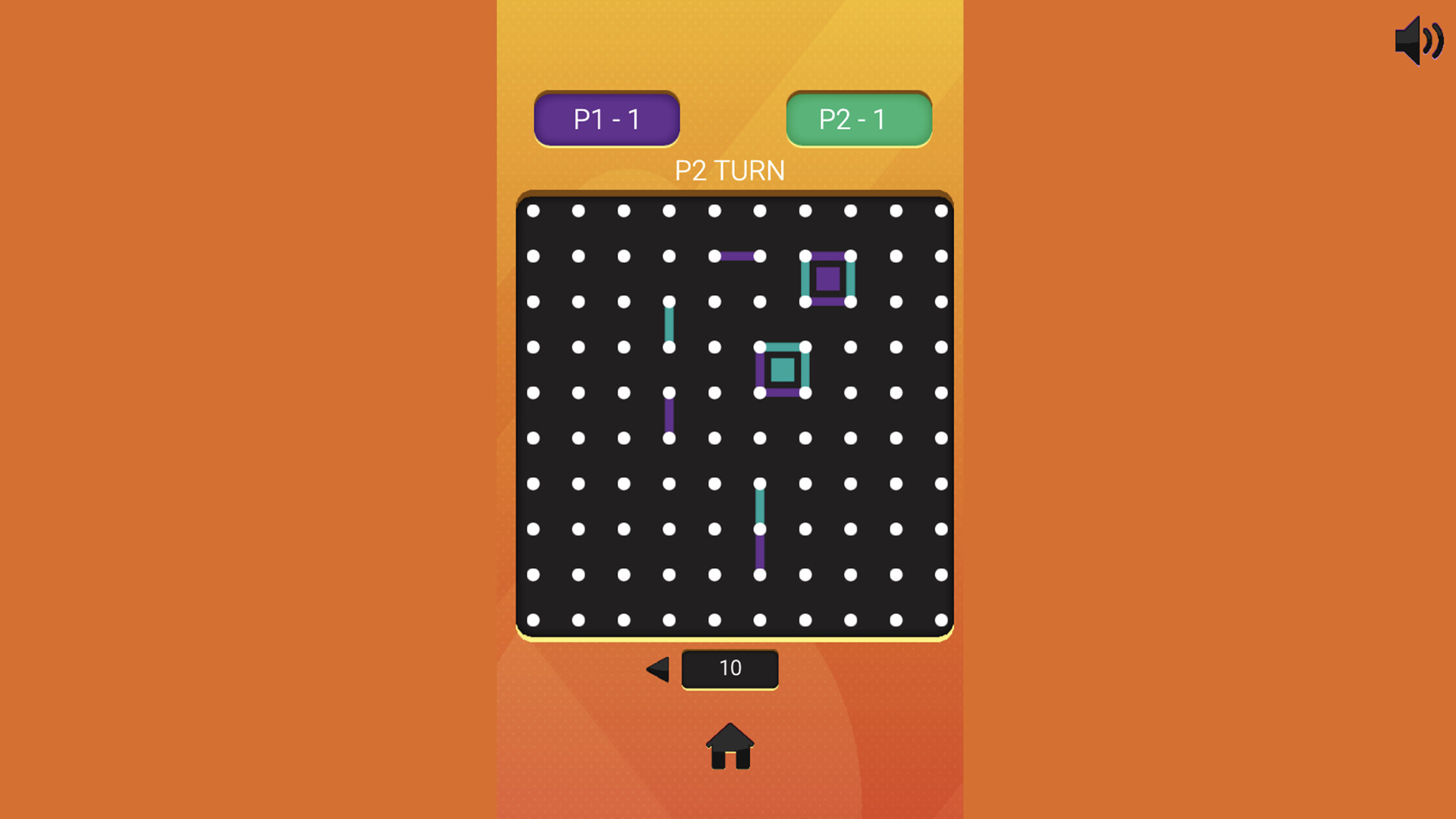Select the horizontal purple line near top row

click(737, 256)
